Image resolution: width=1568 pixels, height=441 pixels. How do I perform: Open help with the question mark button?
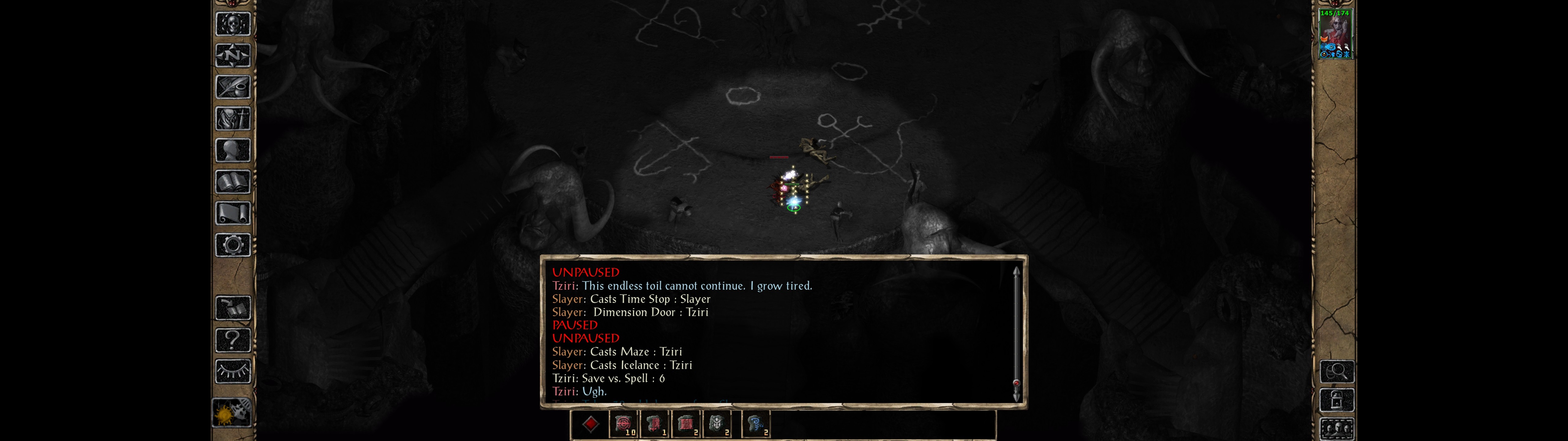tap(232, 340)
